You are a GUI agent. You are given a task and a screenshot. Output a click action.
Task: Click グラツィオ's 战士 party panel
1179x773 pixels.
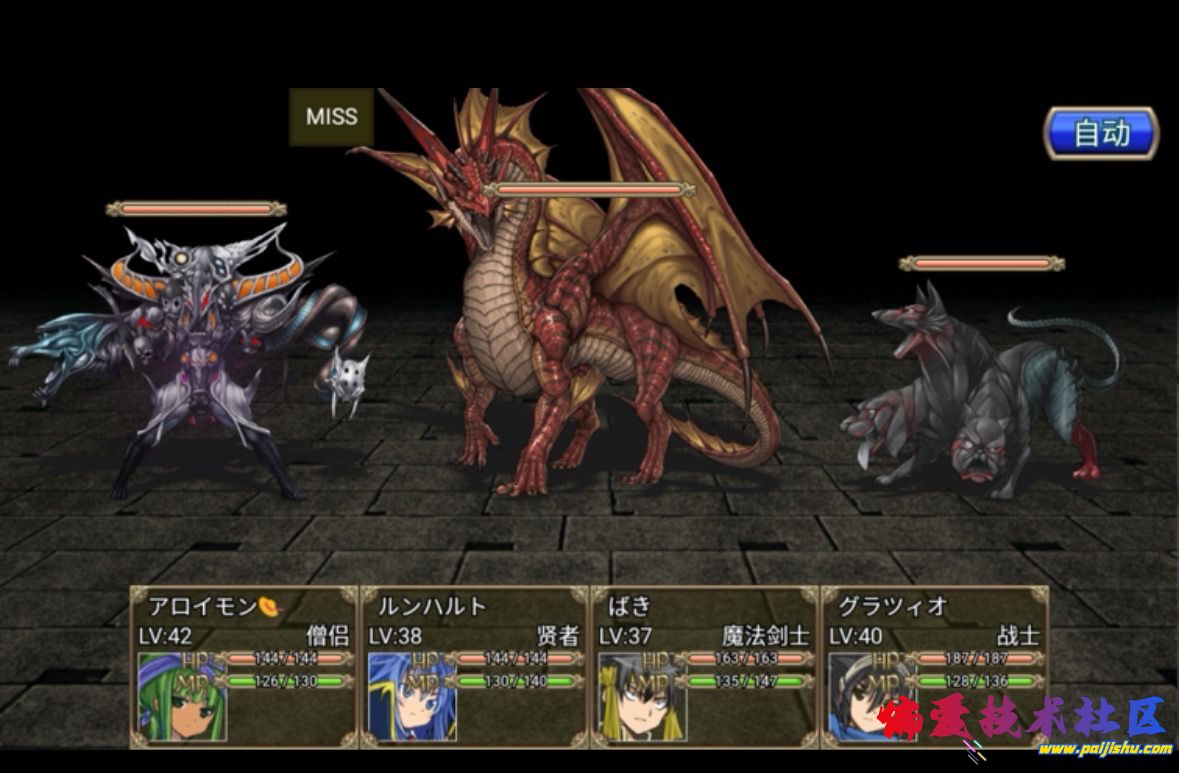(934, 665)
